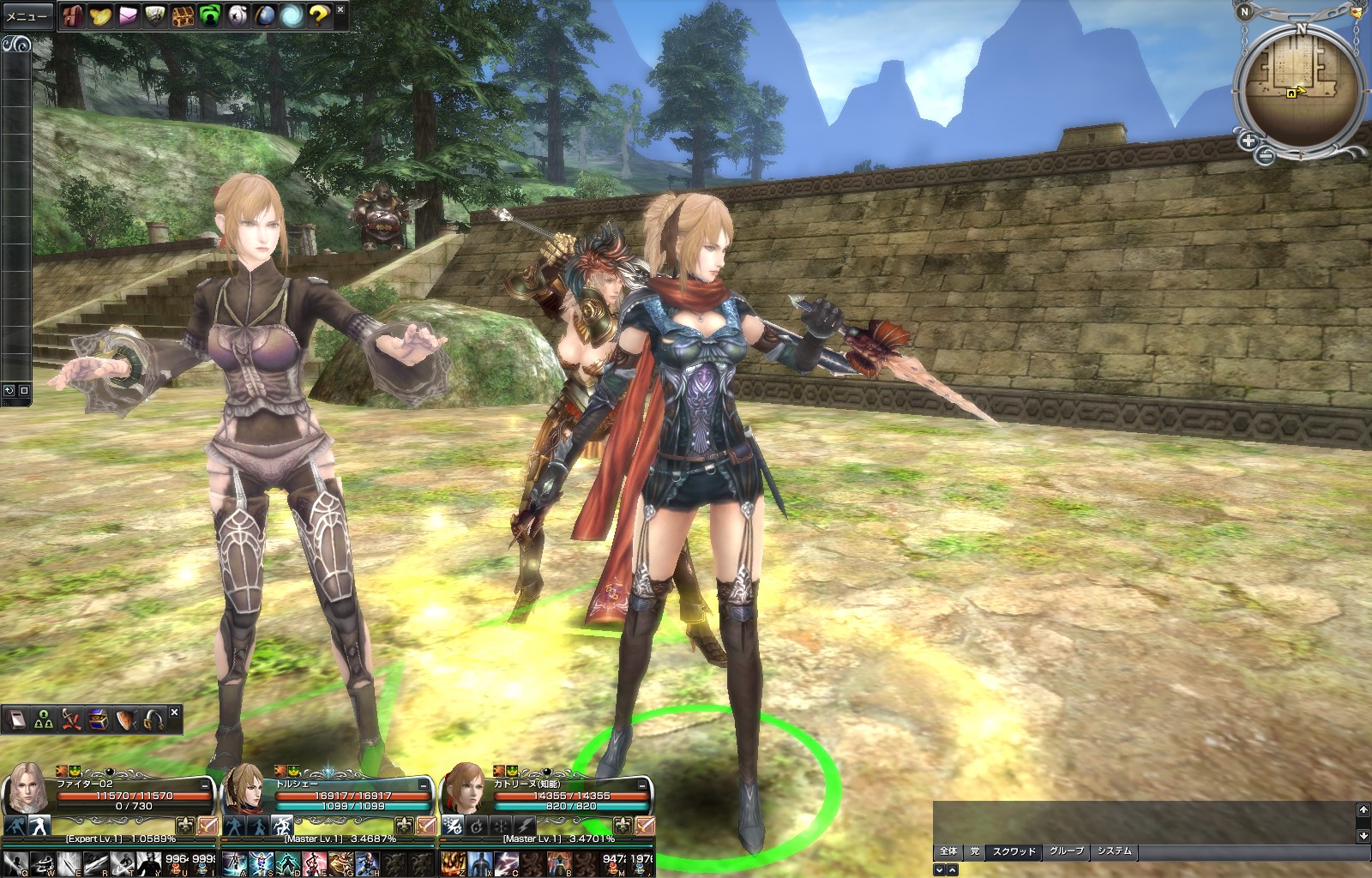1372x878 pixels.
Task: Close the small lower-left icon bar
Action: (x=174, y=713)
